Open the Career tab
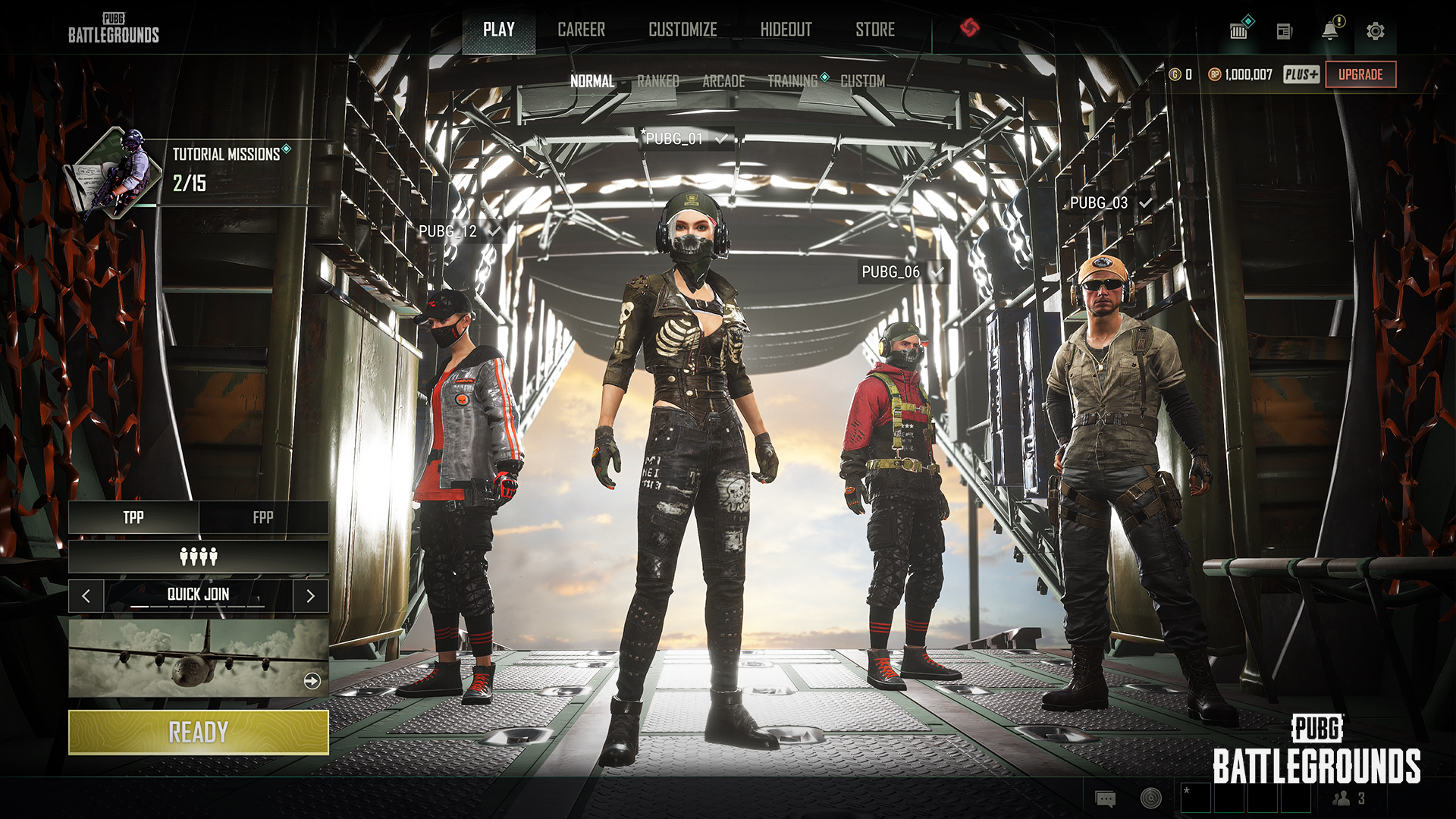1456x819 pixels. point(581,30)
